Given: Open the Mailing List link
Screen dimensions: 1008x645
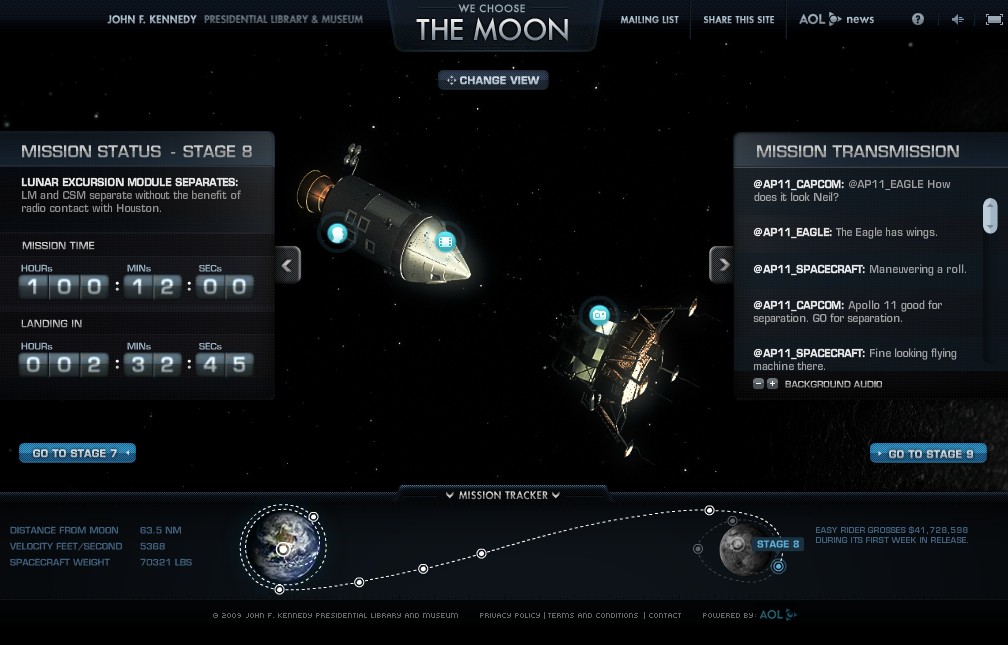Looking at the screenshot, I should click(649, 20).
